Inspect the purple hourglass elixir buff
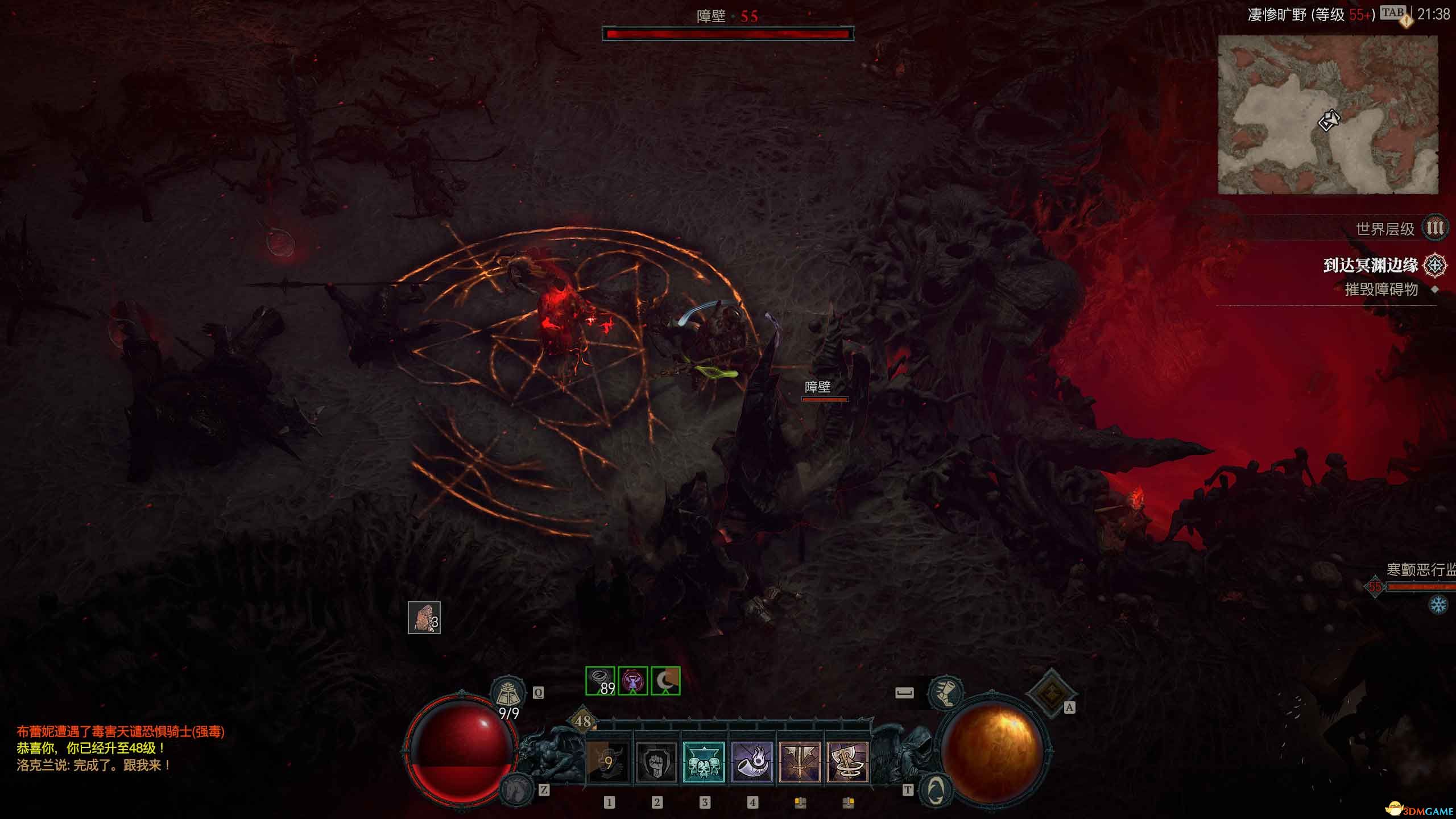Screen dimensions: 1456x819 (632, 681)
